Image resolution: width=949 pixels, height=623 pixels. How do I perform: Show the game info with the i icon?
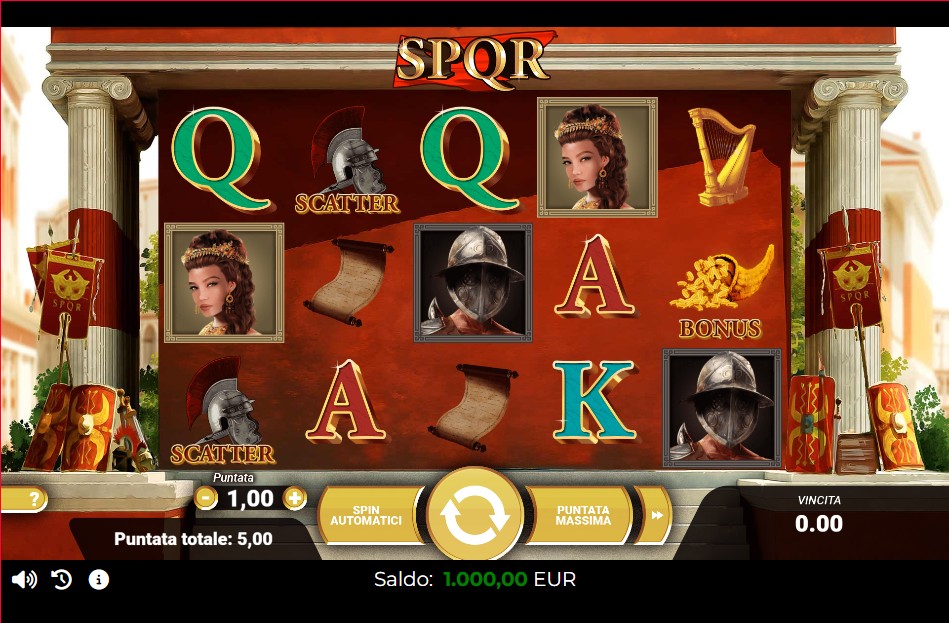tap(98, 580)
